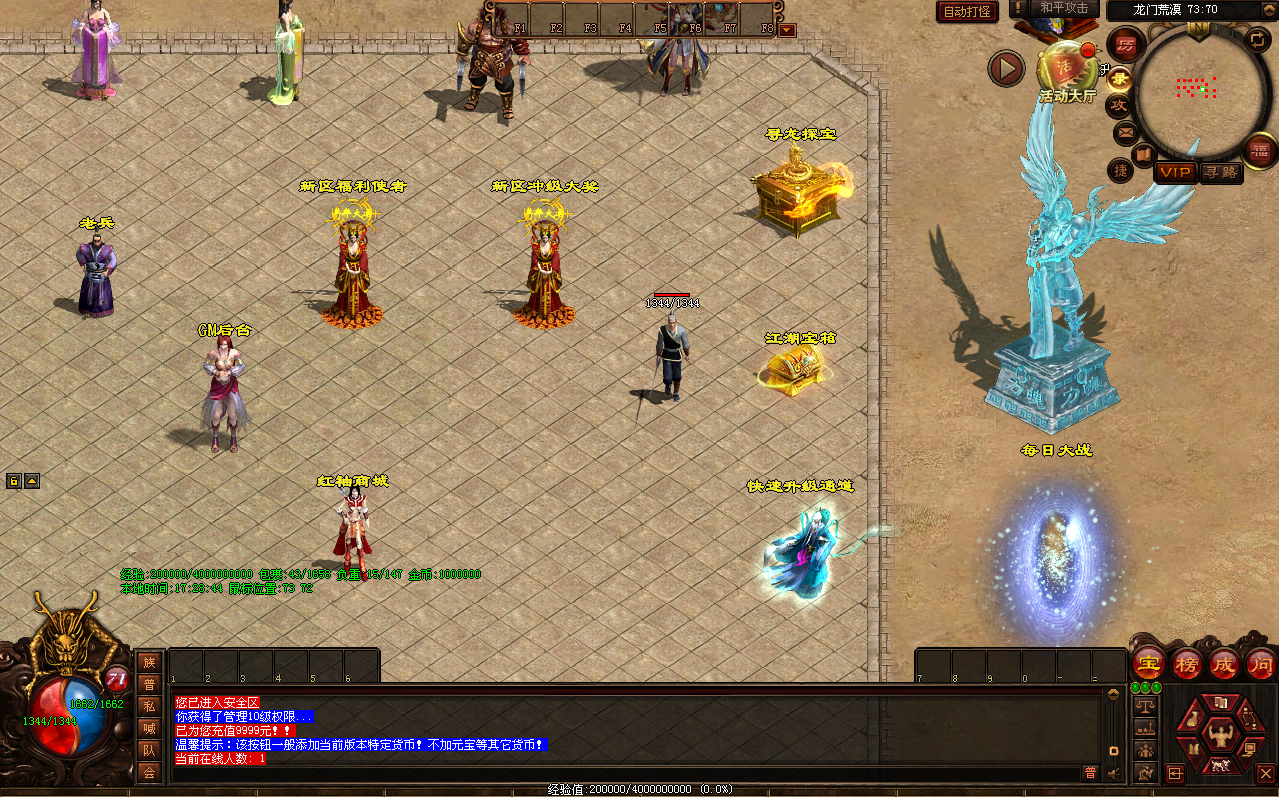Activate 寻路 pathfinding button

pos(1220,172)
